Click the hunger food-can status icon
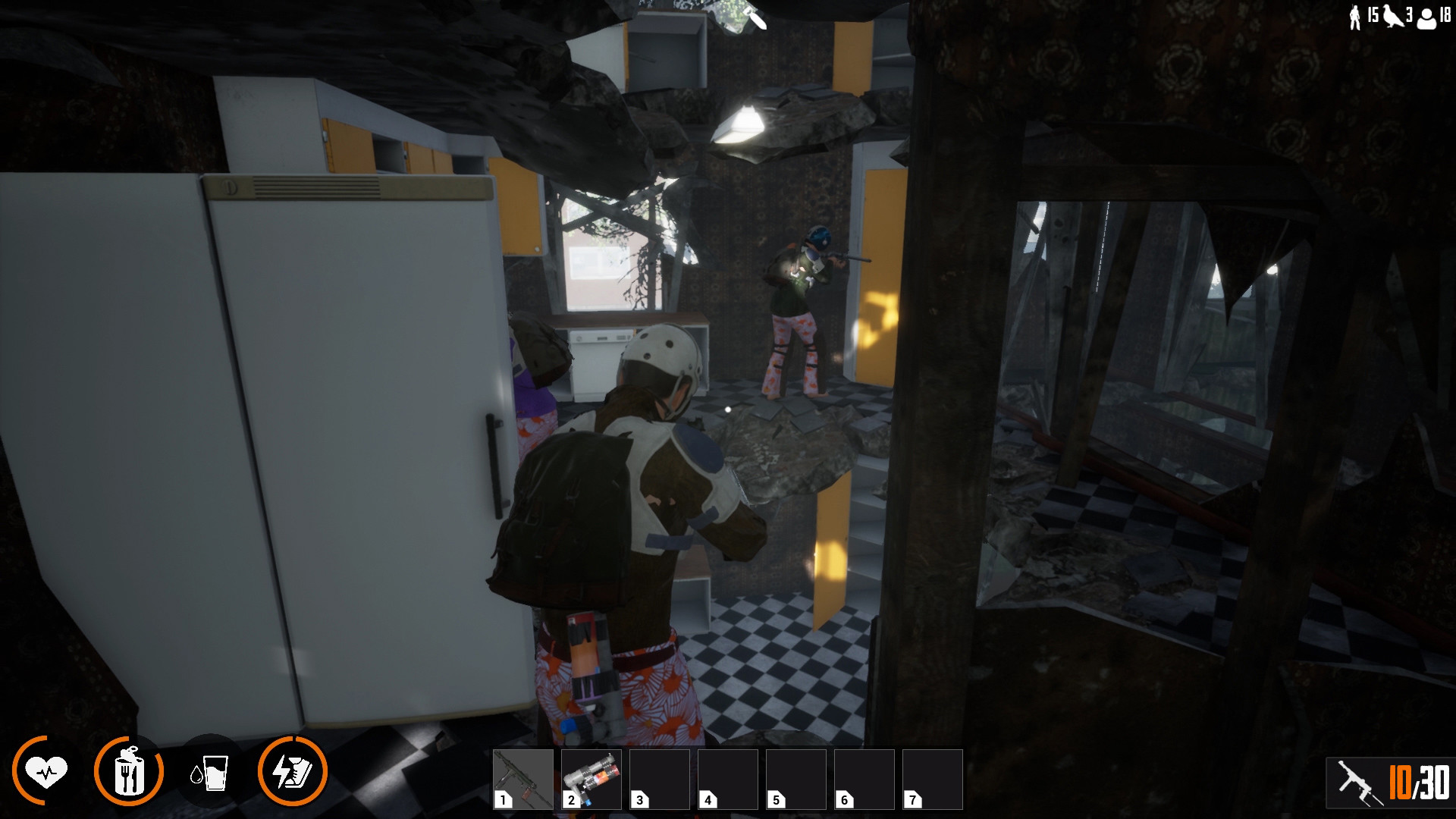Image resolution: width=1456 pixels, height=819 pixels. (x=129, y=771)
